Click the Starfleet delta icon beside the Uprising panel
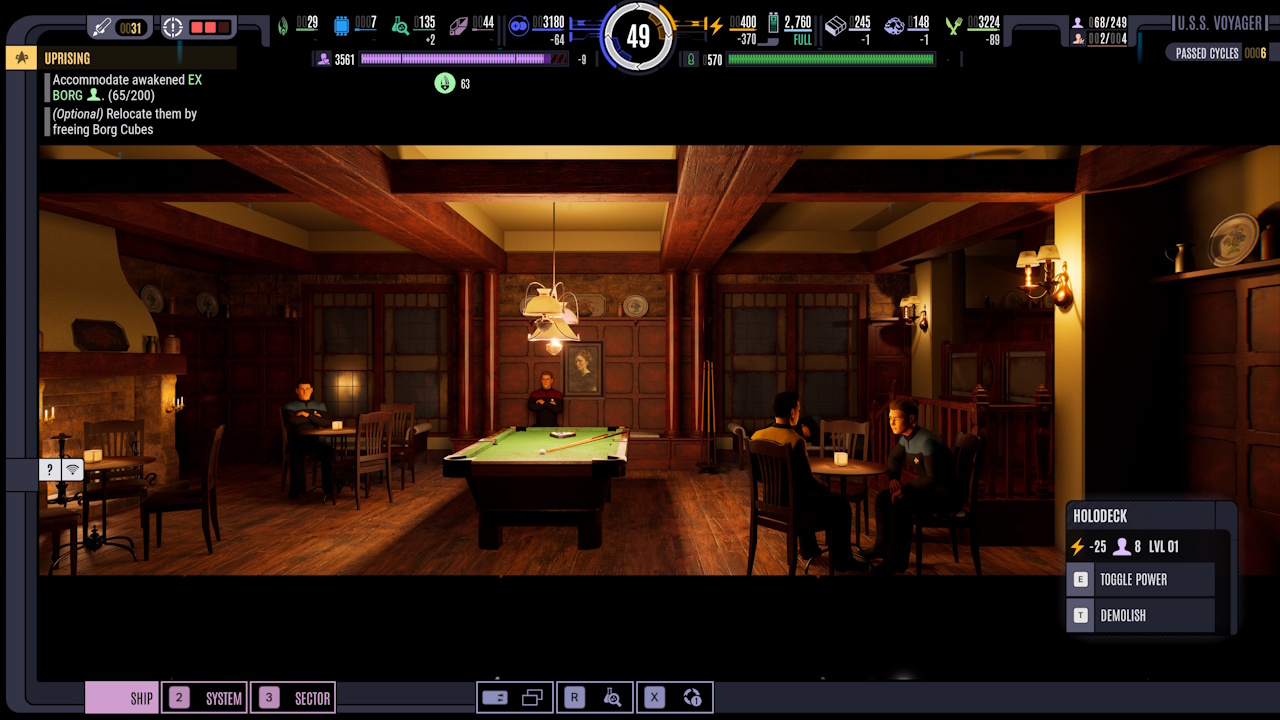The image size is (1280, 720). tap(20, 57)
